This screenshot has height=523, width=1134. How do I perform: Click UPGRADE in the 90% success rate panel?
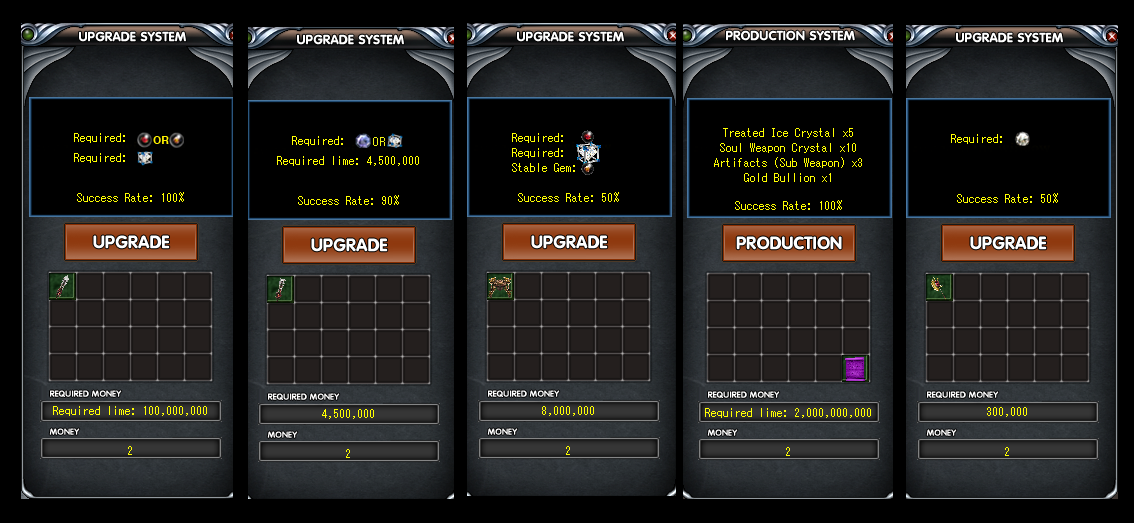click(349, 245)
